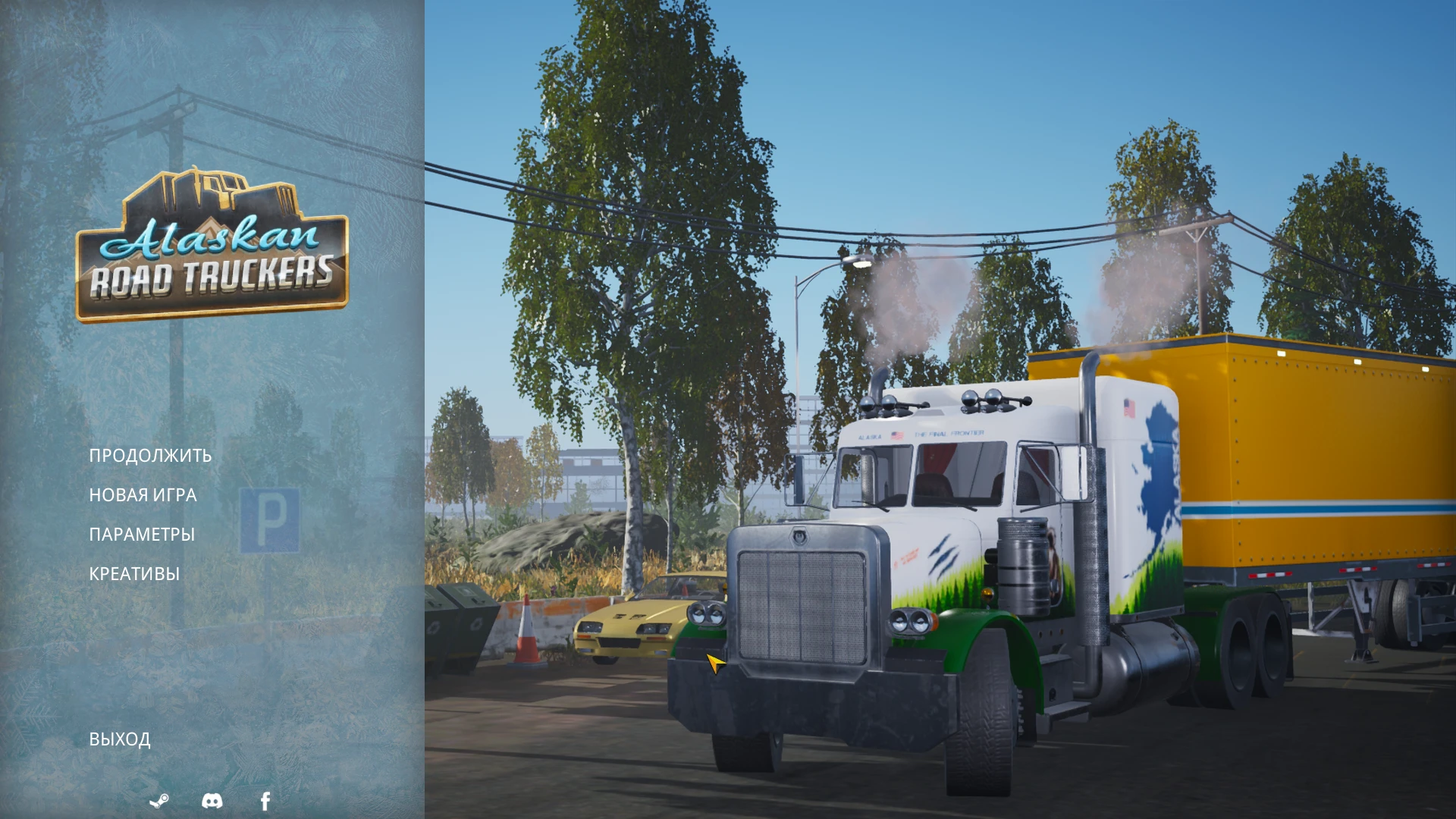Click the leftmost social media icon
This screenshot has height=819, width=1456.
[160, 801]
